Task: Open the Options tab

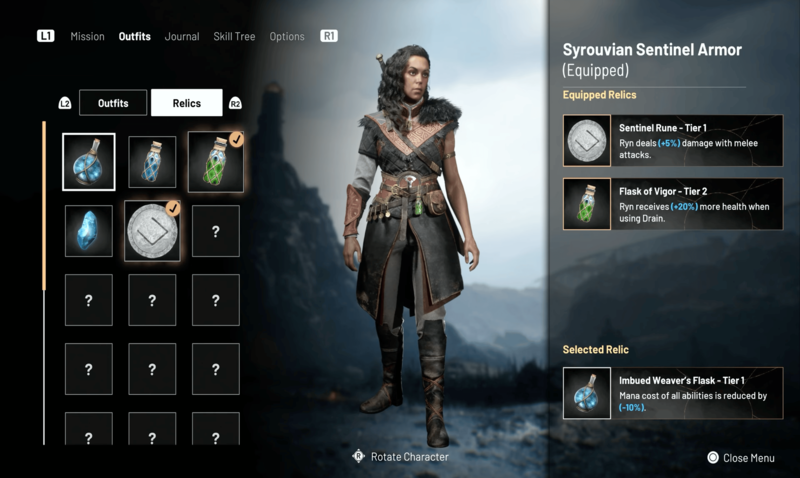Action: coord(287,37)
